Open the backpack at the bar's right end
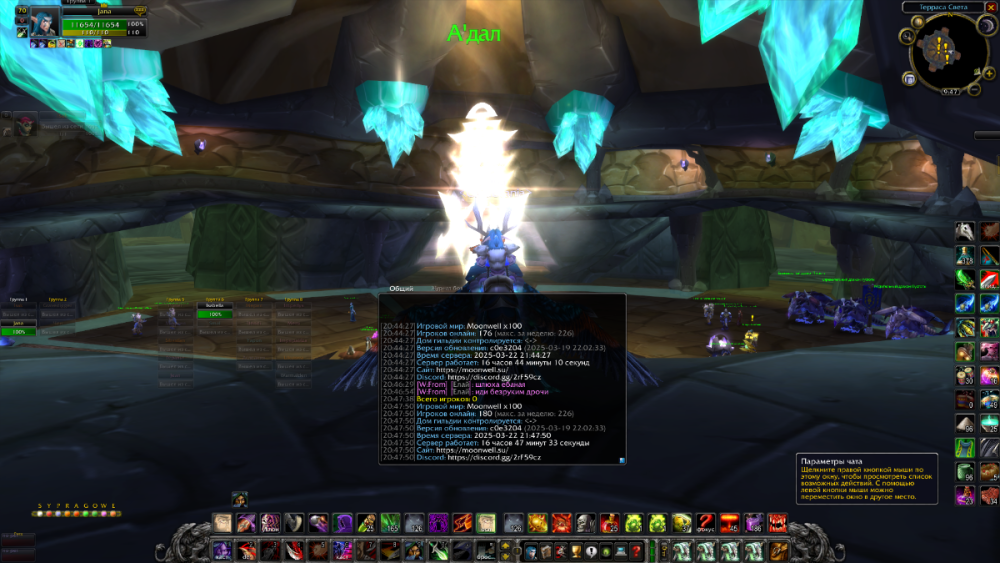The width and height of the screenshot is (1000, 563). coord(775,550)
